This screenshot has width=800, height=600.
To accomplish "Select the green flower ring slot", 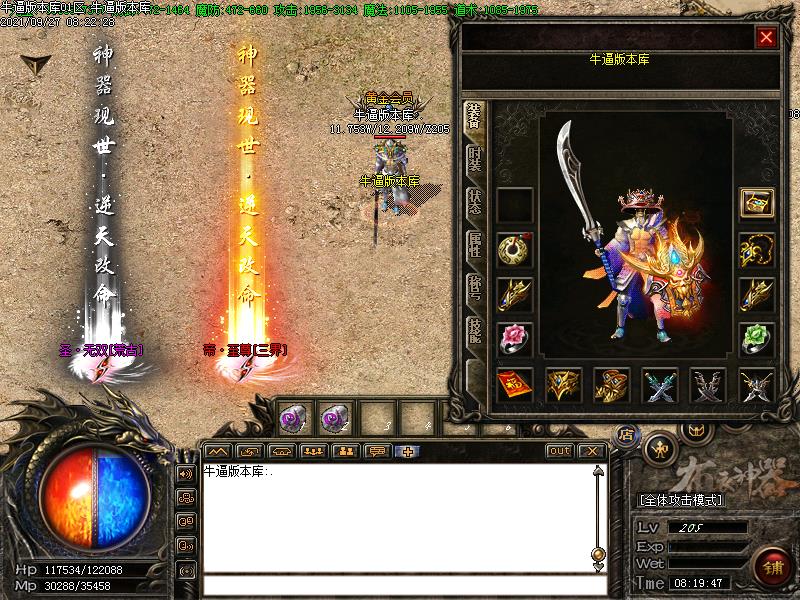I will point(756,338).
